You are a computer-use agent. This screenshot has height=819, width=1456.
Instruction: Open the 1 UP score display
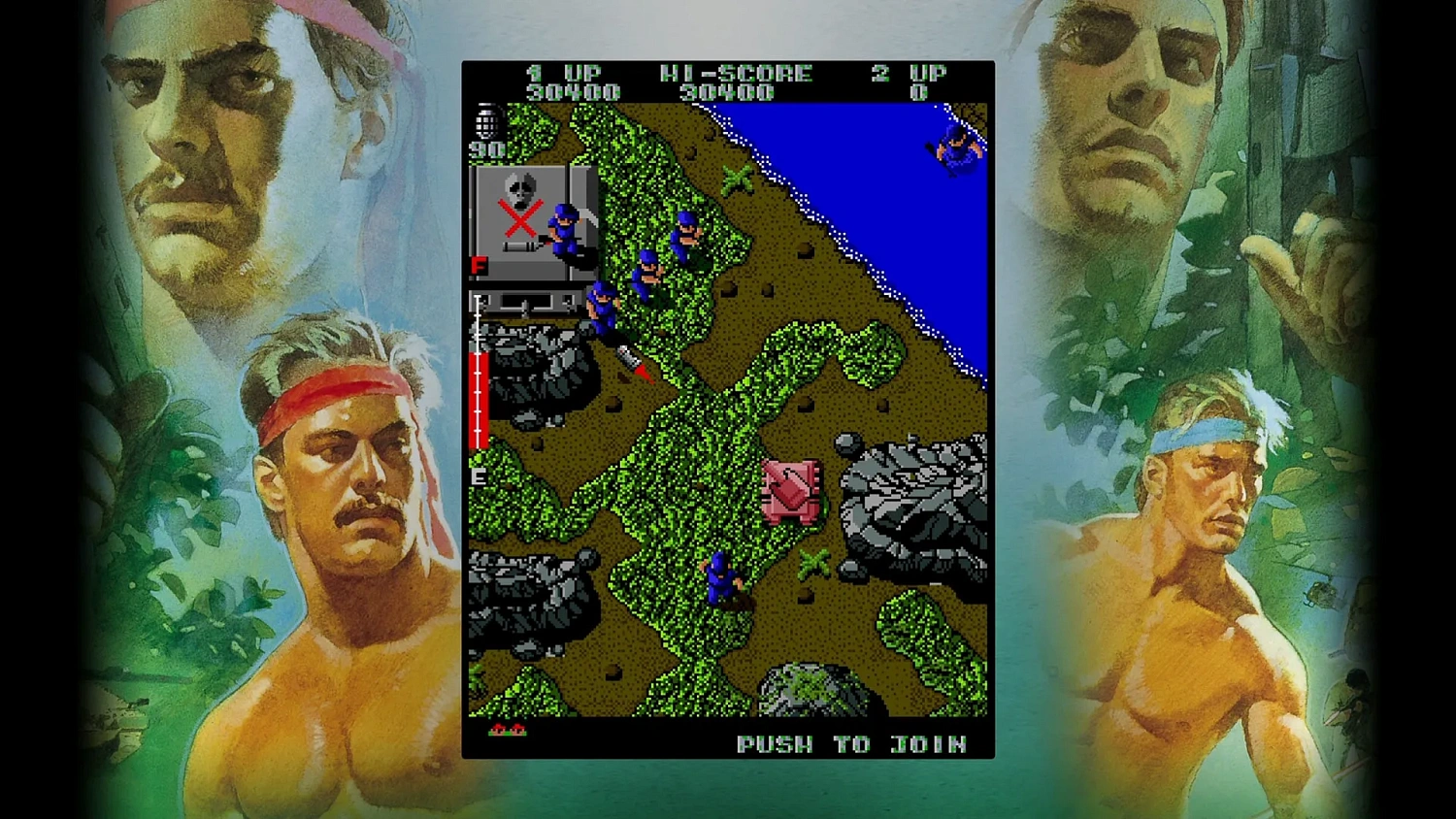561,72
